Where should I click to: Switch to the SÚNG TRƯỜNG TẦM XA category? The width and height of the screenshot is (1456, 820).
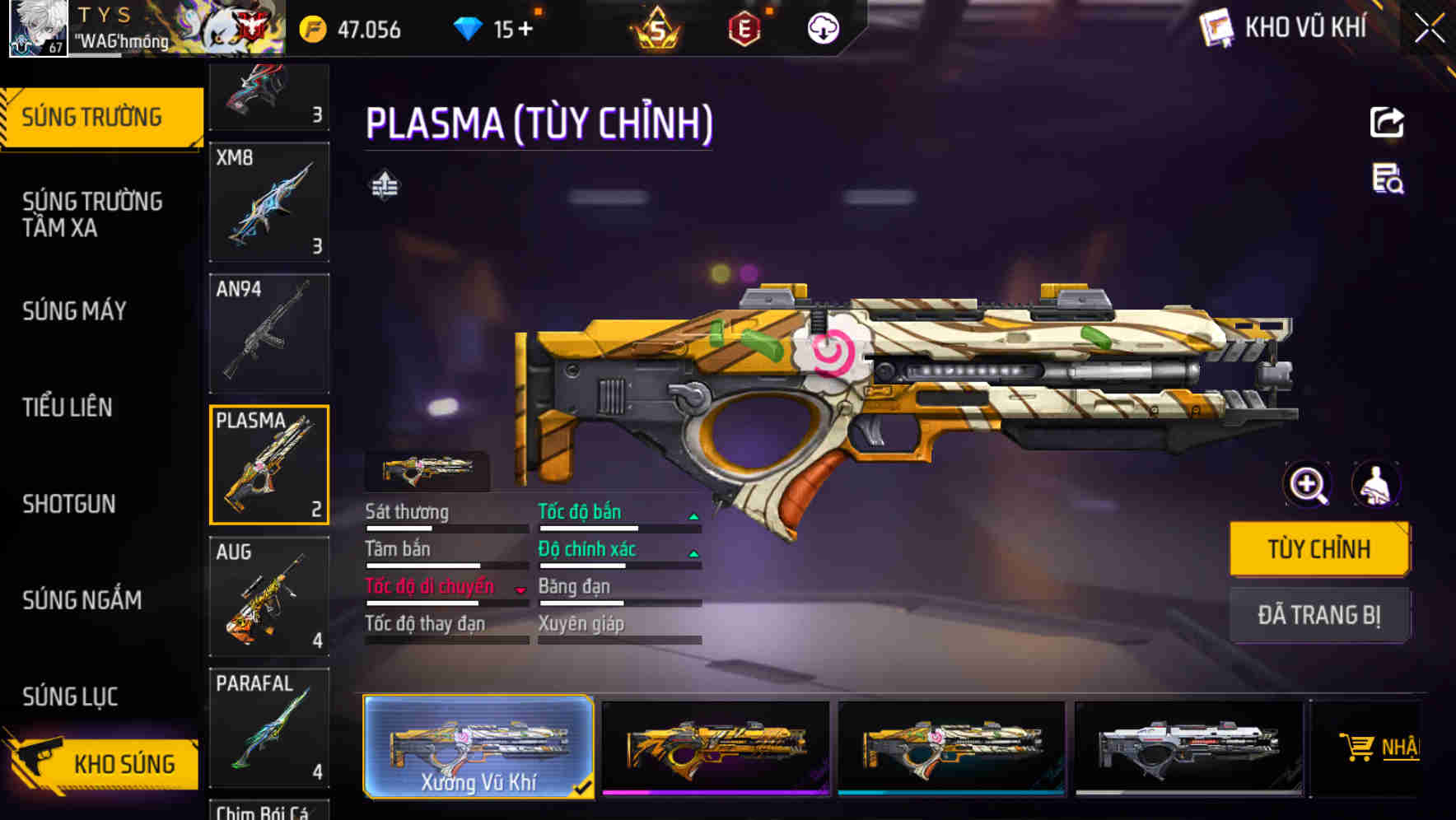pyautogui.click(x=92, y=214)
